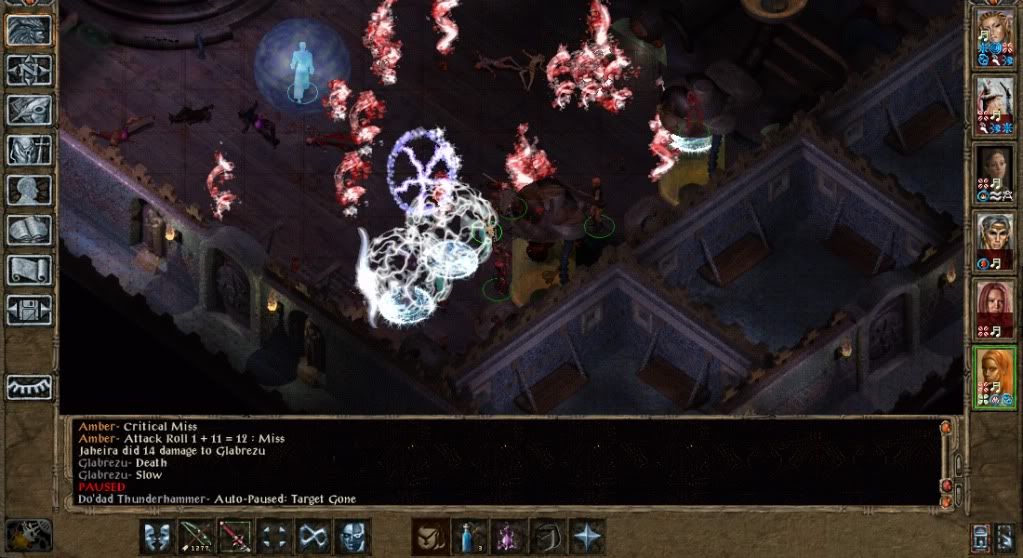Equip the red sword weapon slot
The image size is (1023, 558).
click(235, 536)
